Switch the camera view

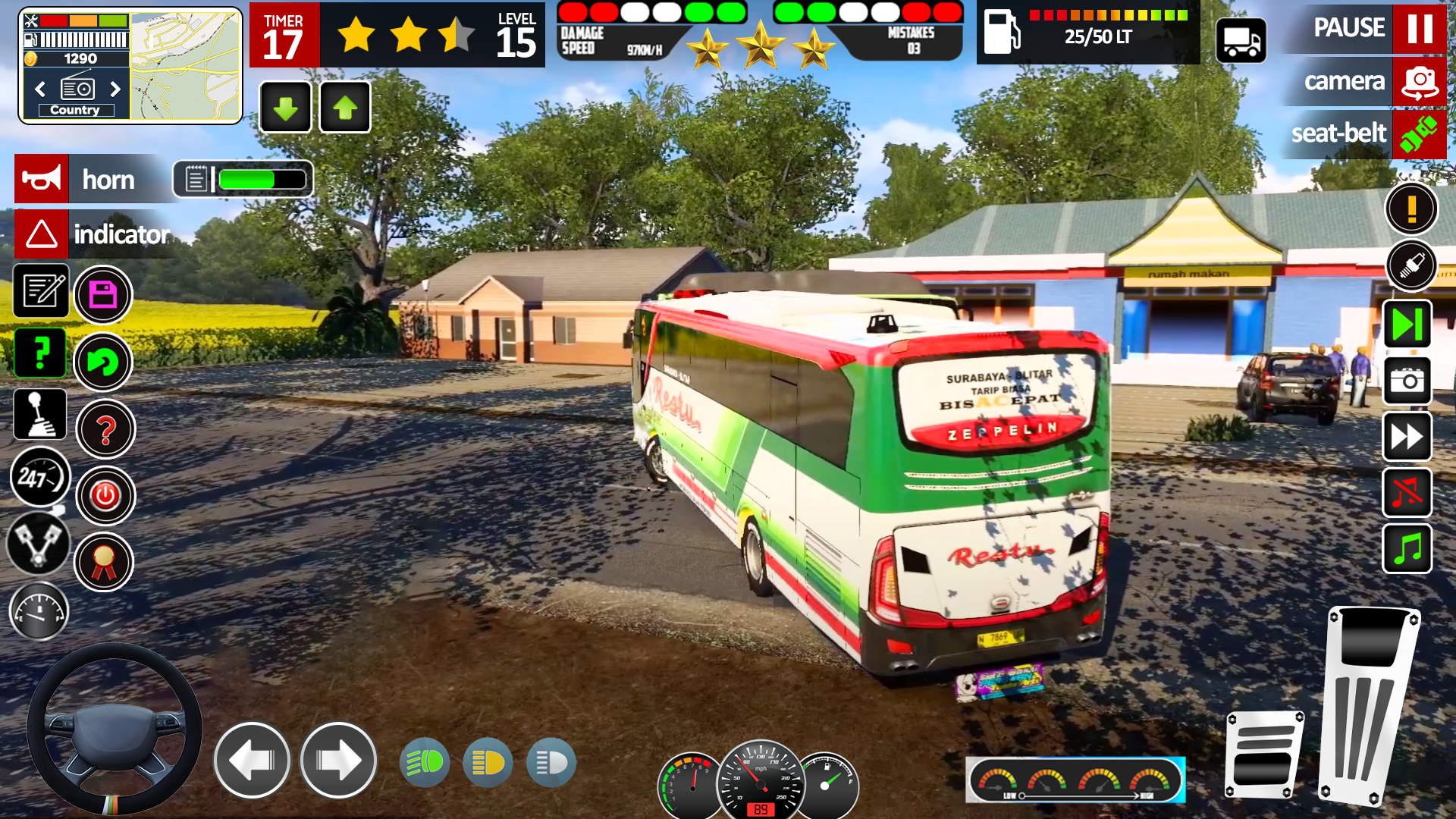[1419, 82]
